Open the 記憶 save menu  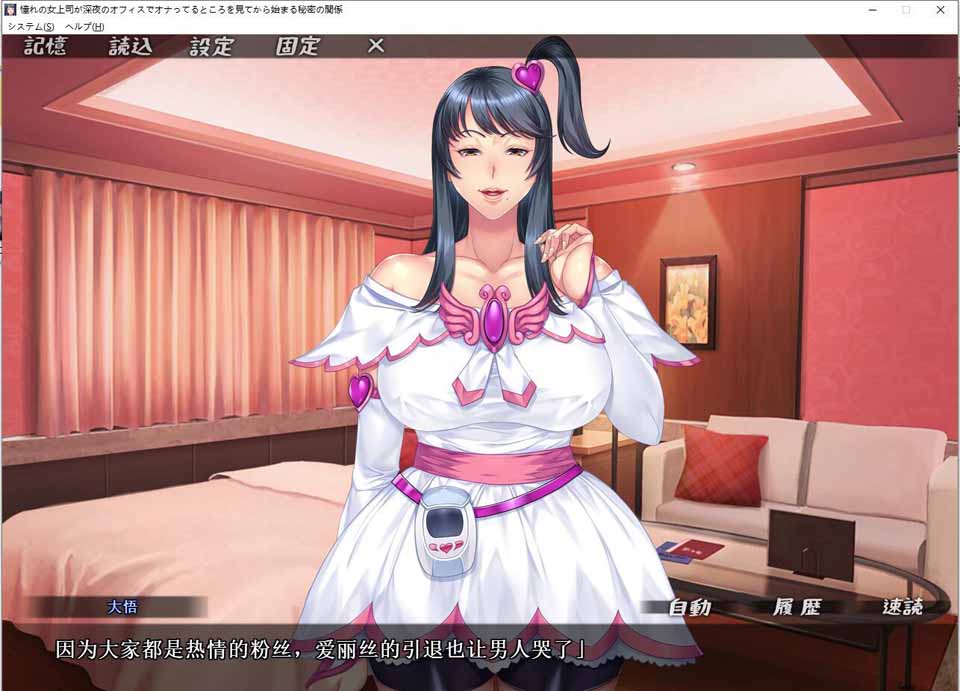tap(44, 46)
